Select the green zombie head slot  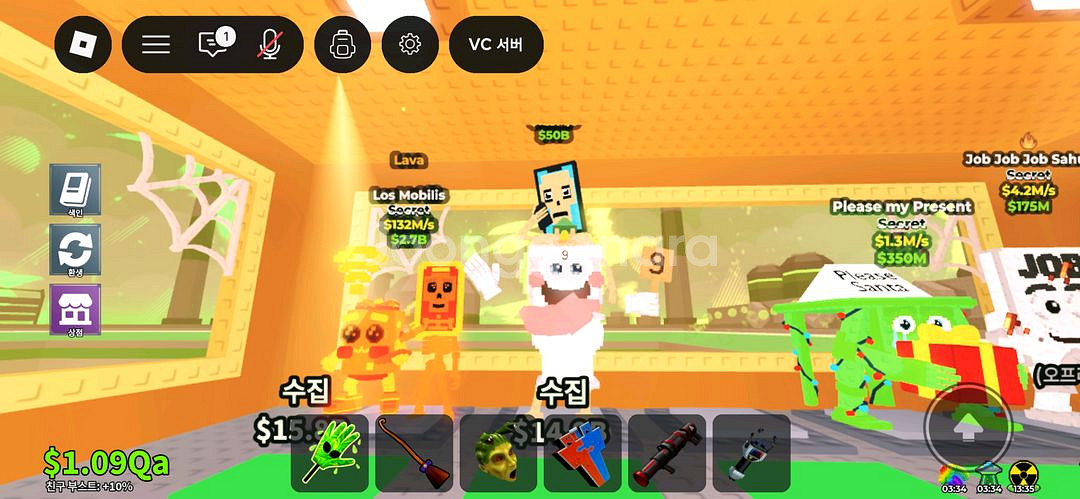pos(497,453)
